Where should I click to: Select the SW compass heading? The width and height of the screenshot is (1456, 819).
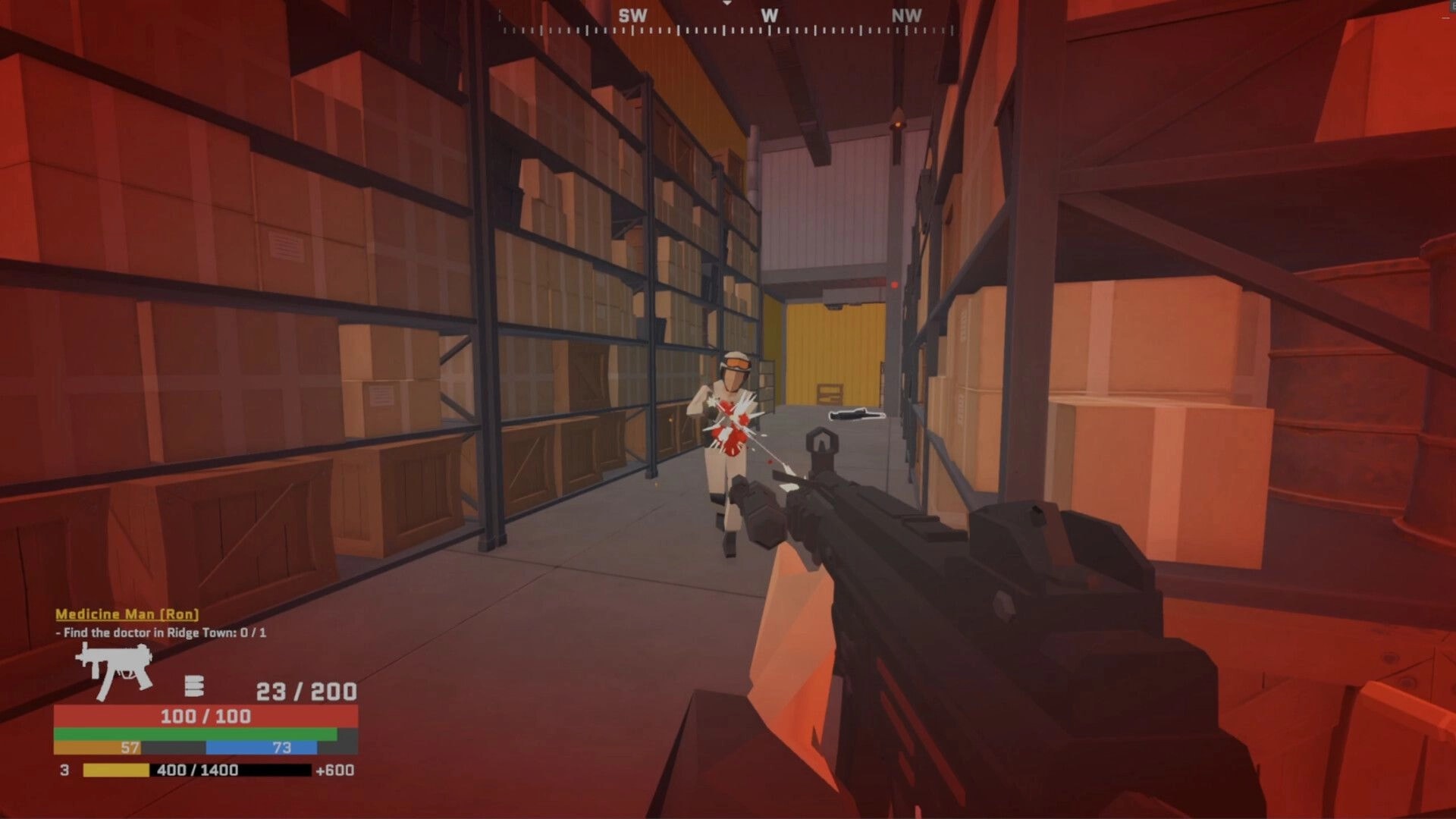tap(634, 14)
